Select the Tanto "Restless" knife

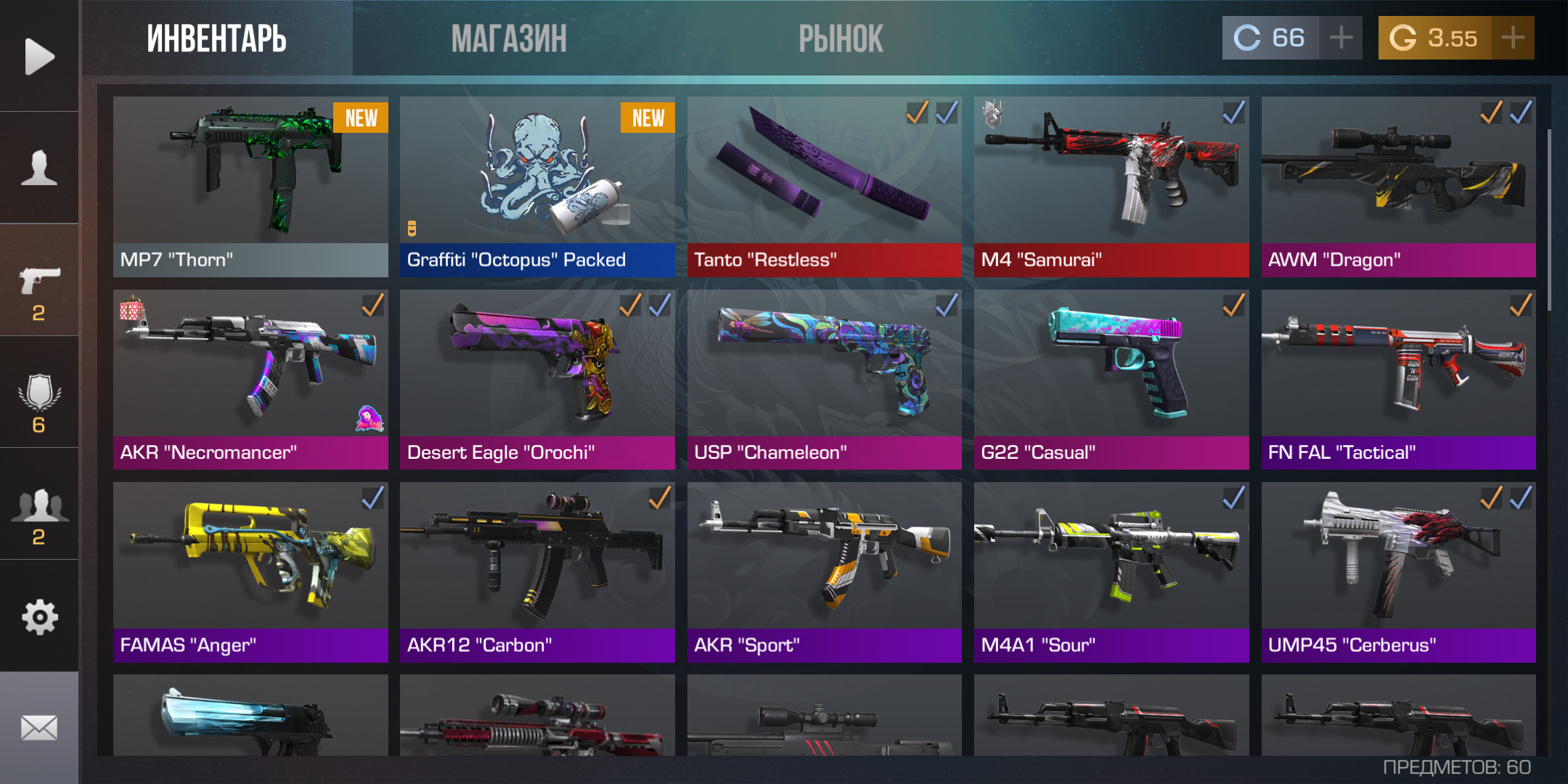[x=824, y=187]
